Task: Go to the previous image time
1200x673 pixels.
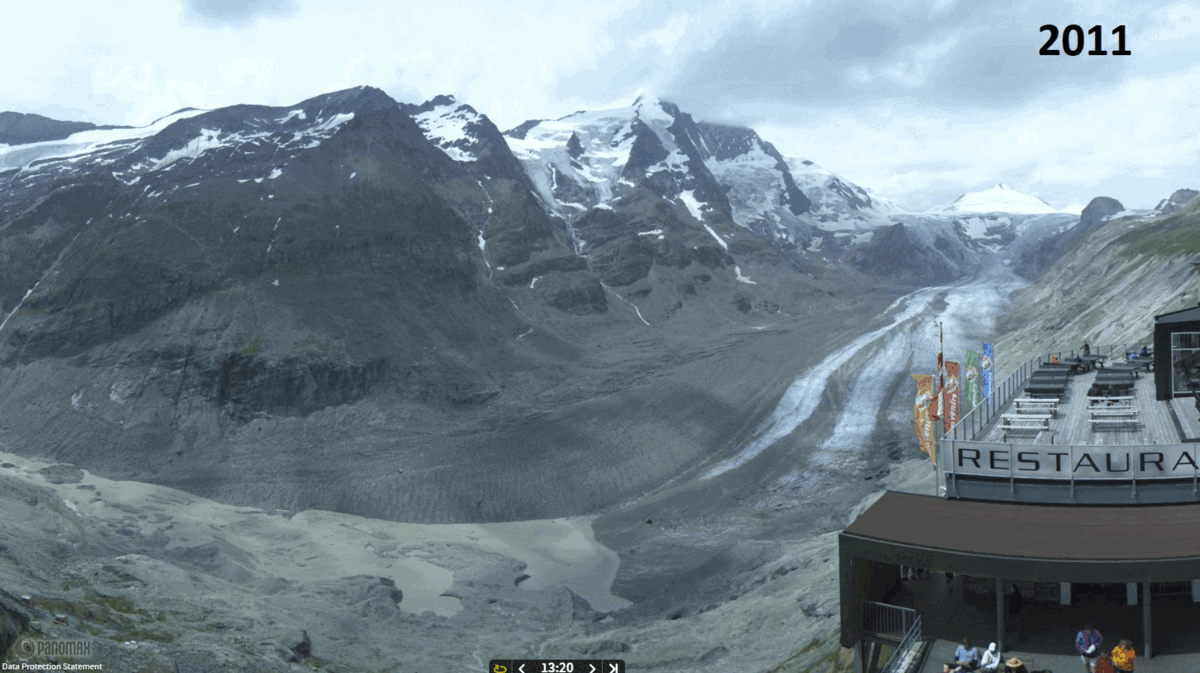Action: [x=521, y=667]
